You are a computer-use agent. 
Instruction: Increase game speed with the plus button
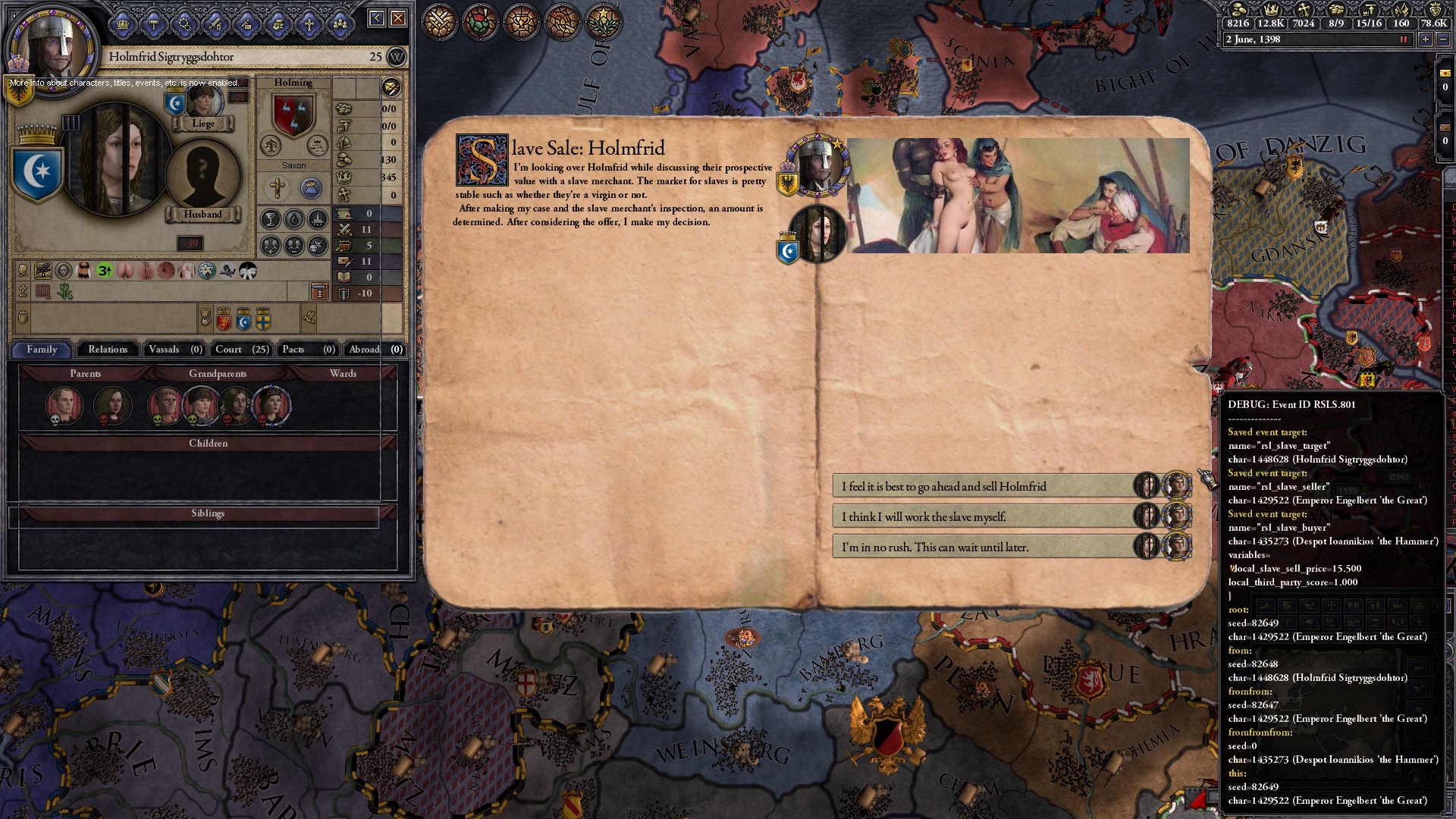(x=1425, y=40)
